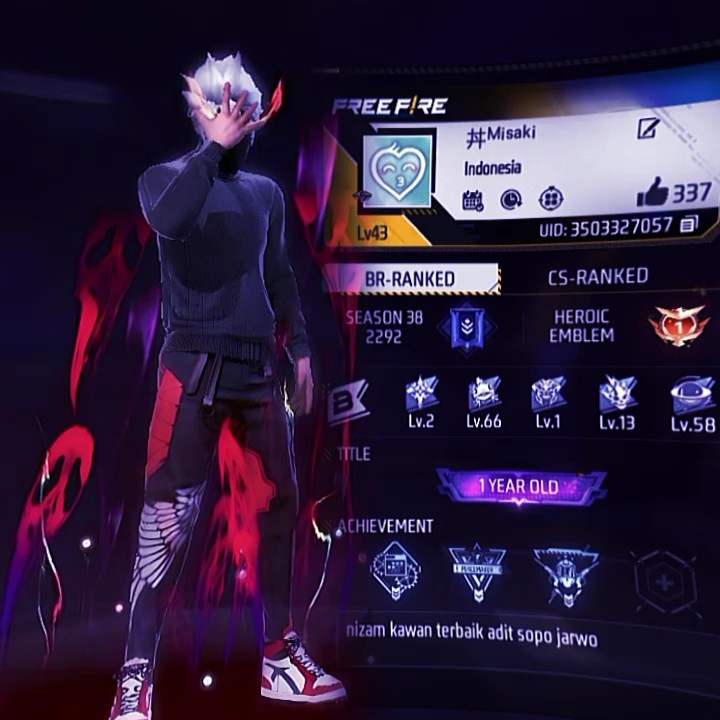Open the calendar icon under Indonesia
The height and width of the screenshot is (720, 720).
tap(473, 200)
